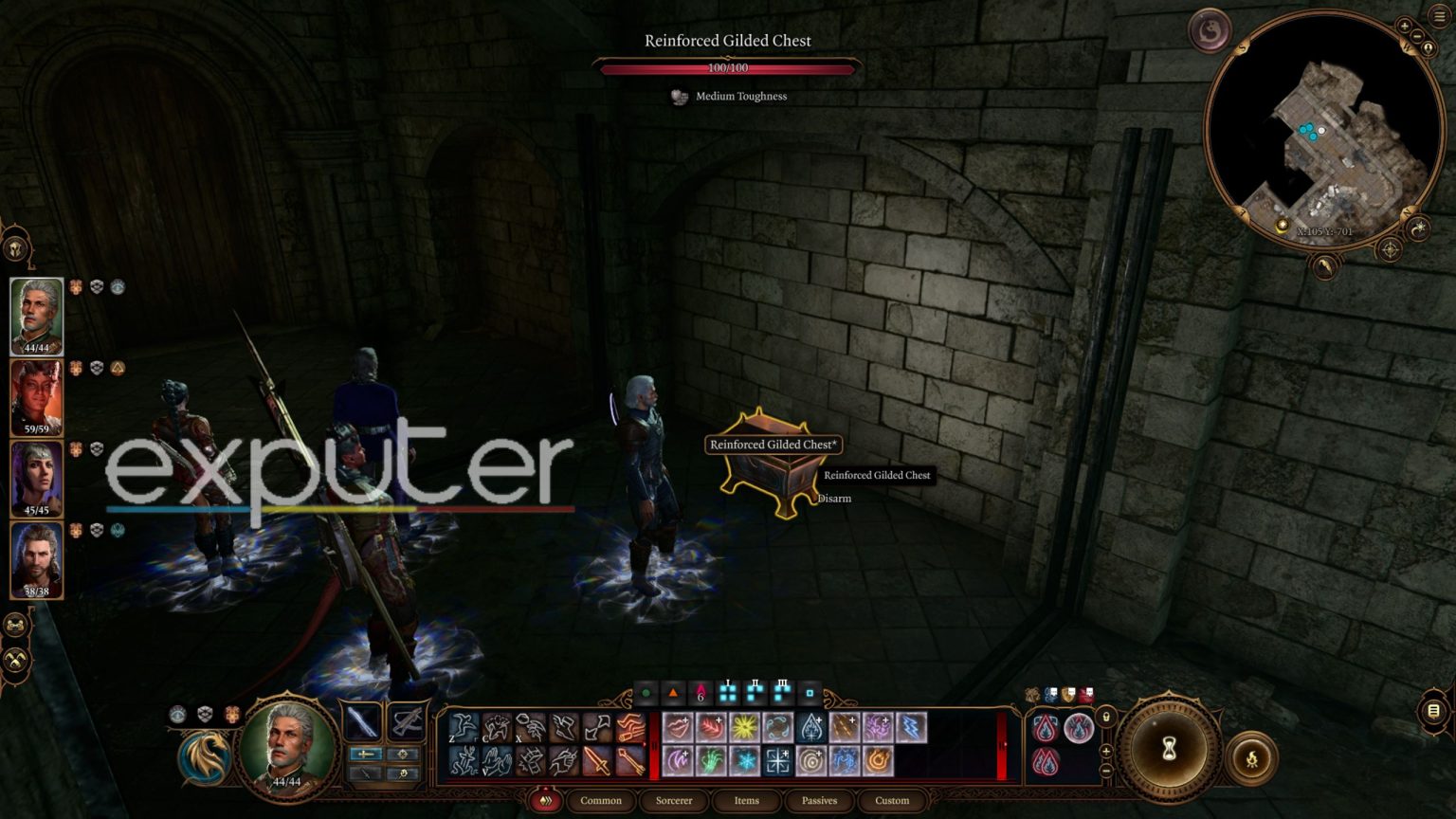
Task: Switch to the Sorcerer hotbar tab
Action: pyautogui.click(x=675, y=800)
